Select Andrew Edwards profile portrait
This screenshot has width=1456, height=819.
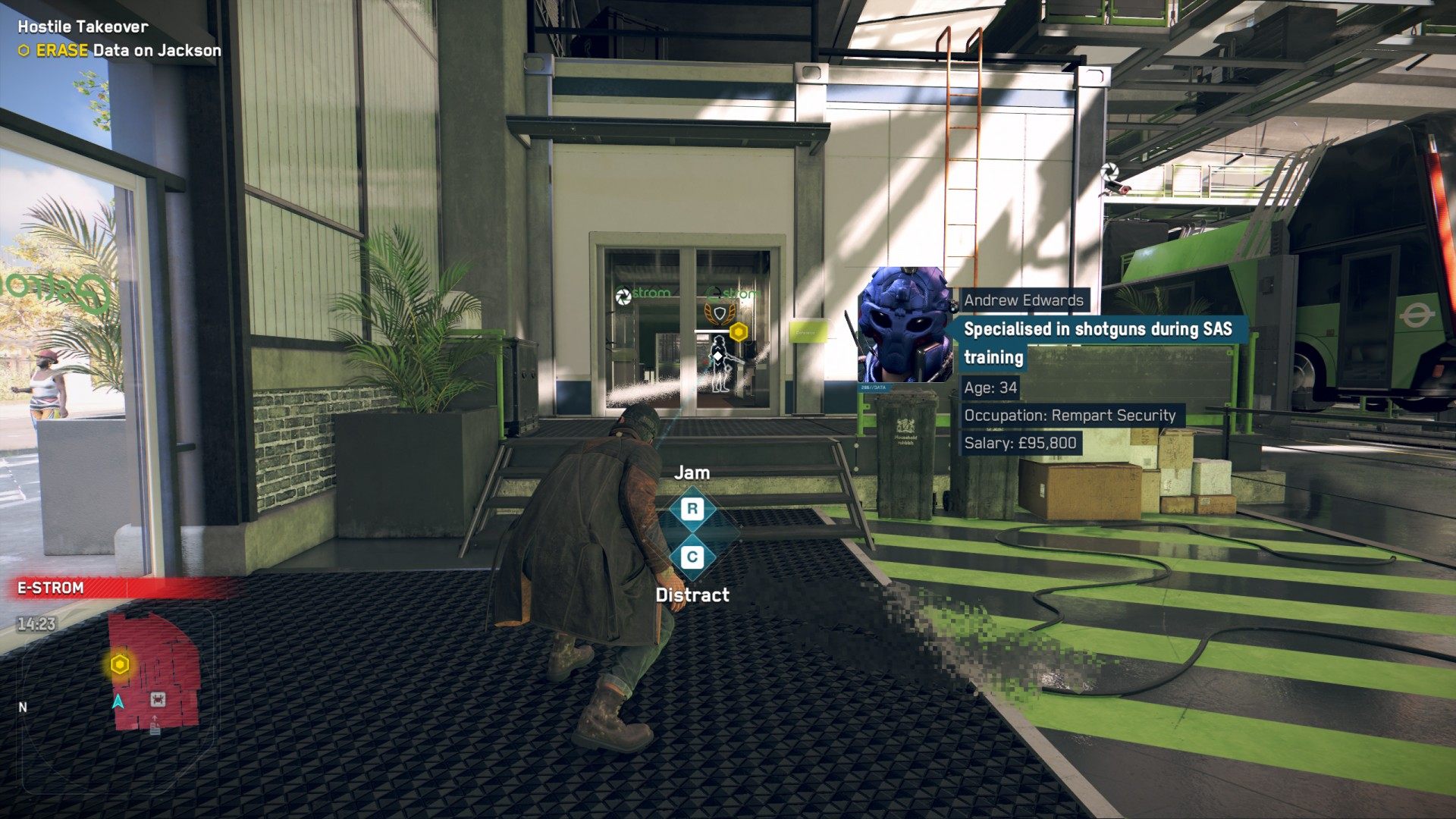pos(905,325)
